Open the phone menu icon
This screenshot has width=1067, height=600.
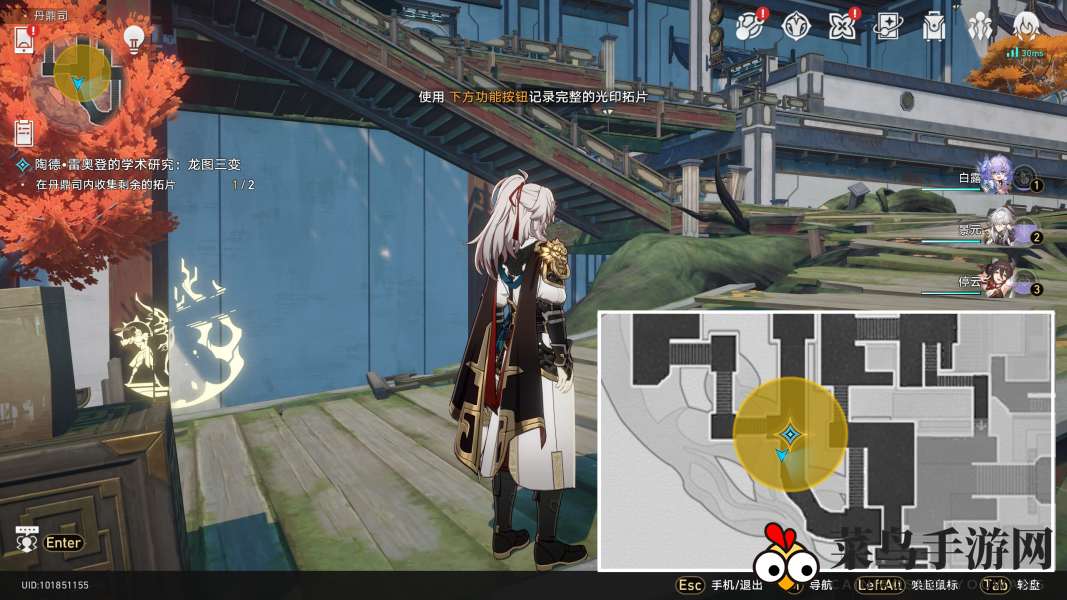point(24,40)
